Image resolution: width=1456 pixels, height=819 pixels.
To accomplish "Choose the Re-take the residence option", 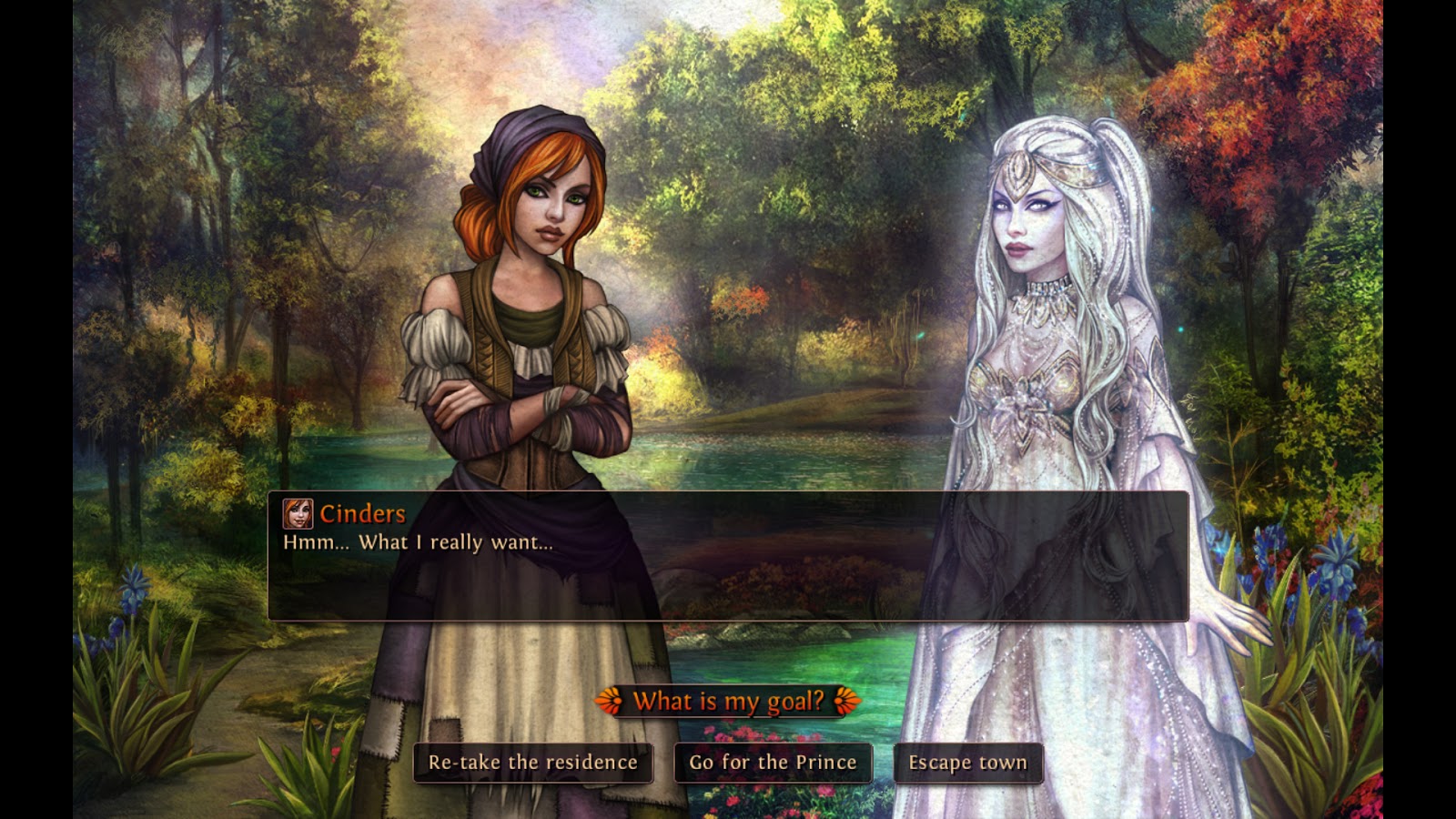I will coord(532,763).
